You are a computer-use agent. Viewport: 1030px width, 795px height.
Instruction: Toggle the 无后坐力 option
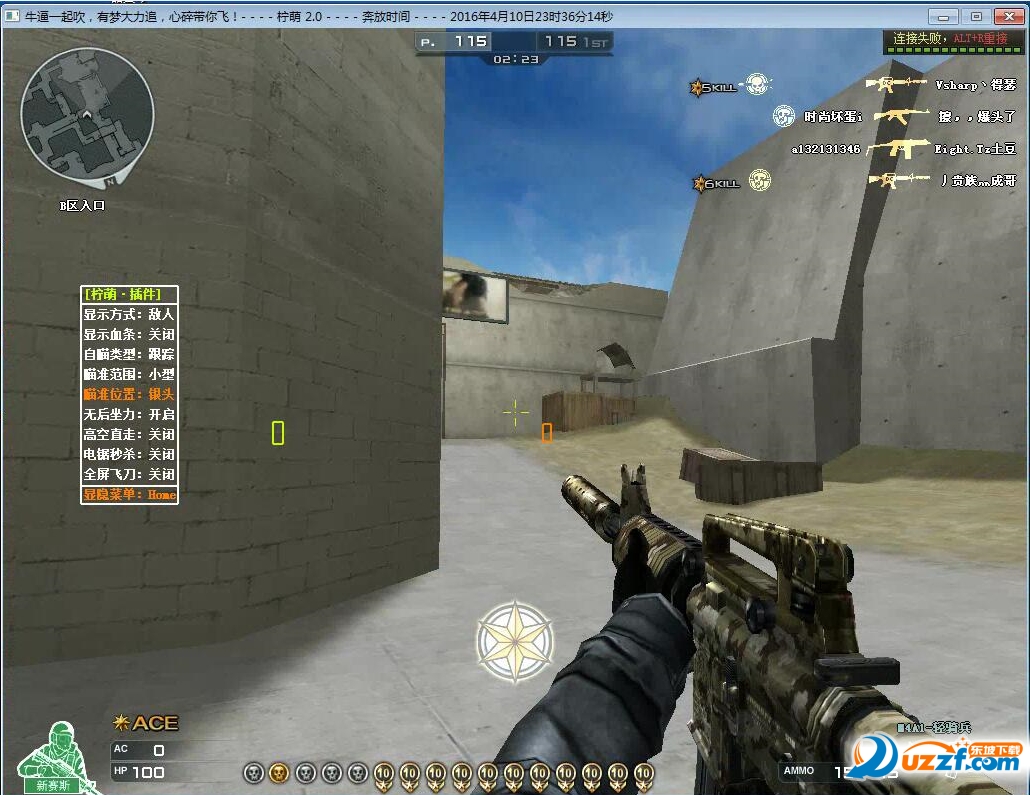tap(129, 414)
